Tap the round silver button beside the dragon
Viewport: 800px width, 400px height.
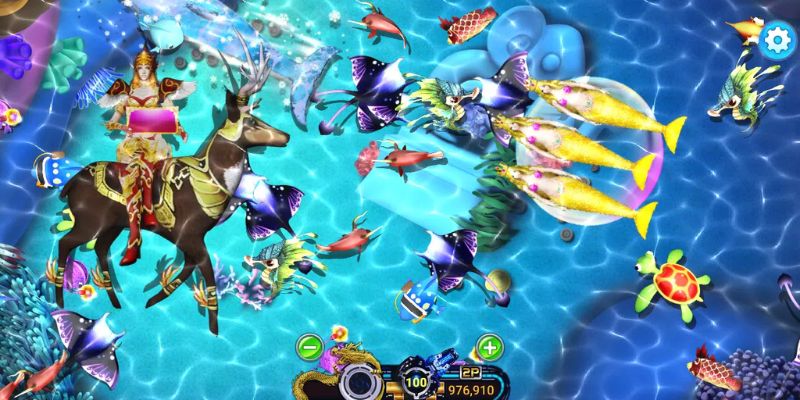359,382
